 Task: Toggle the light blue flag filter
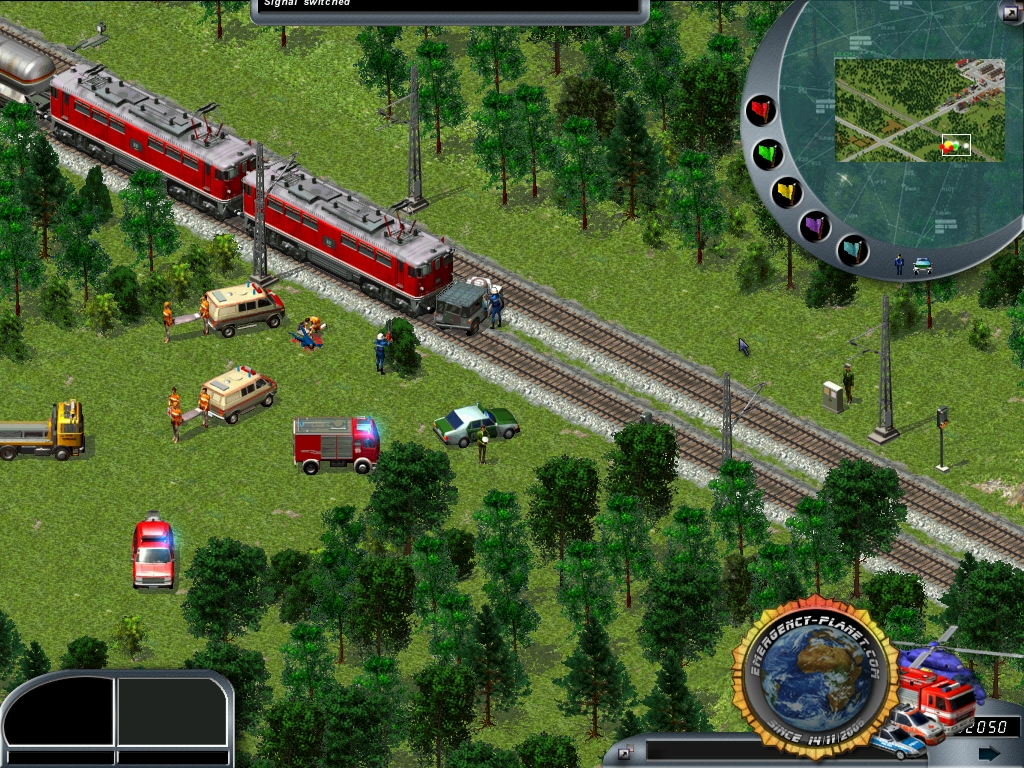coord(852,248)
